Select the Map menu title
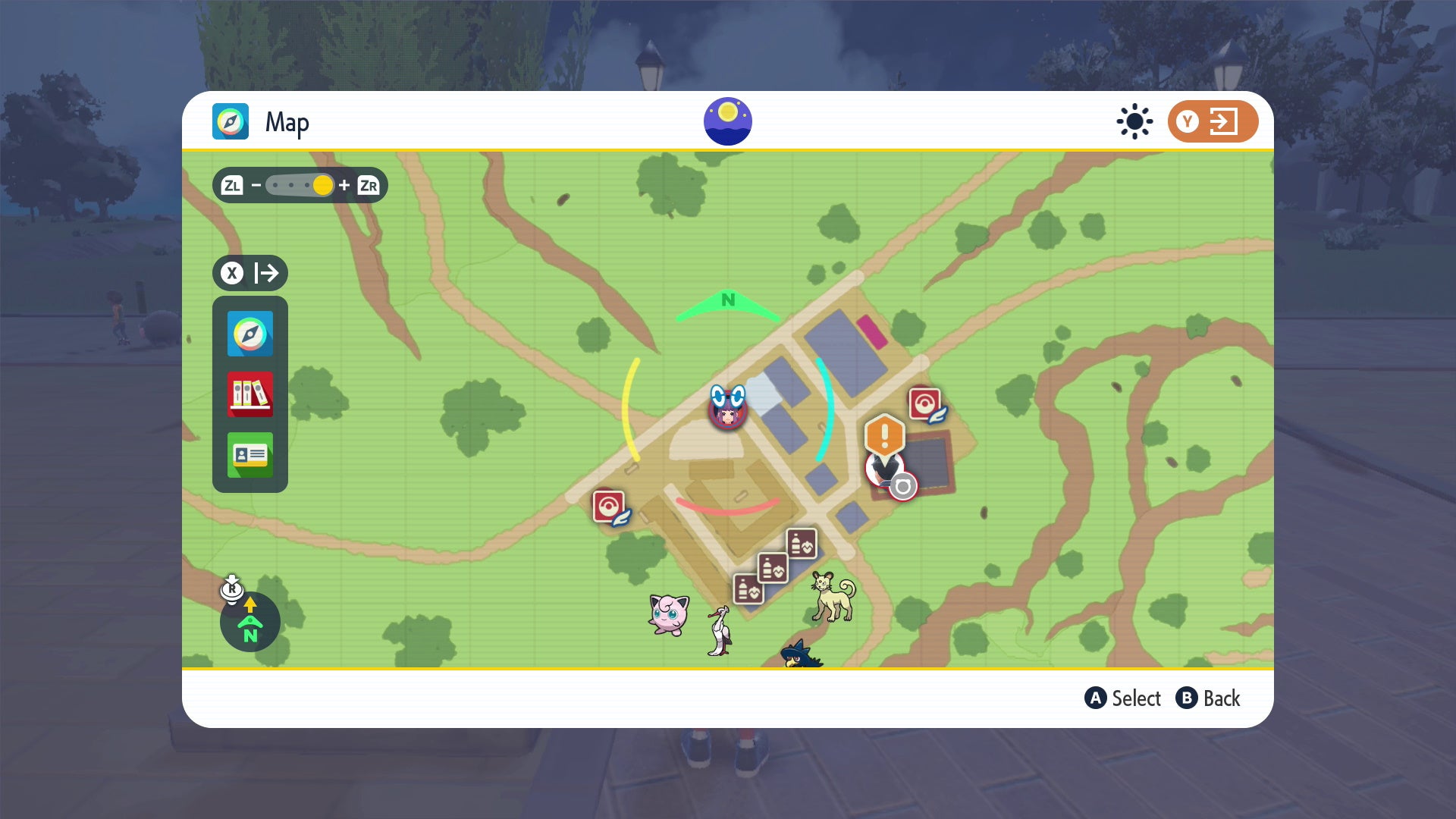The width and height of the screenshot is (1456, 819). pyautogui.click(x=287, y=121)
